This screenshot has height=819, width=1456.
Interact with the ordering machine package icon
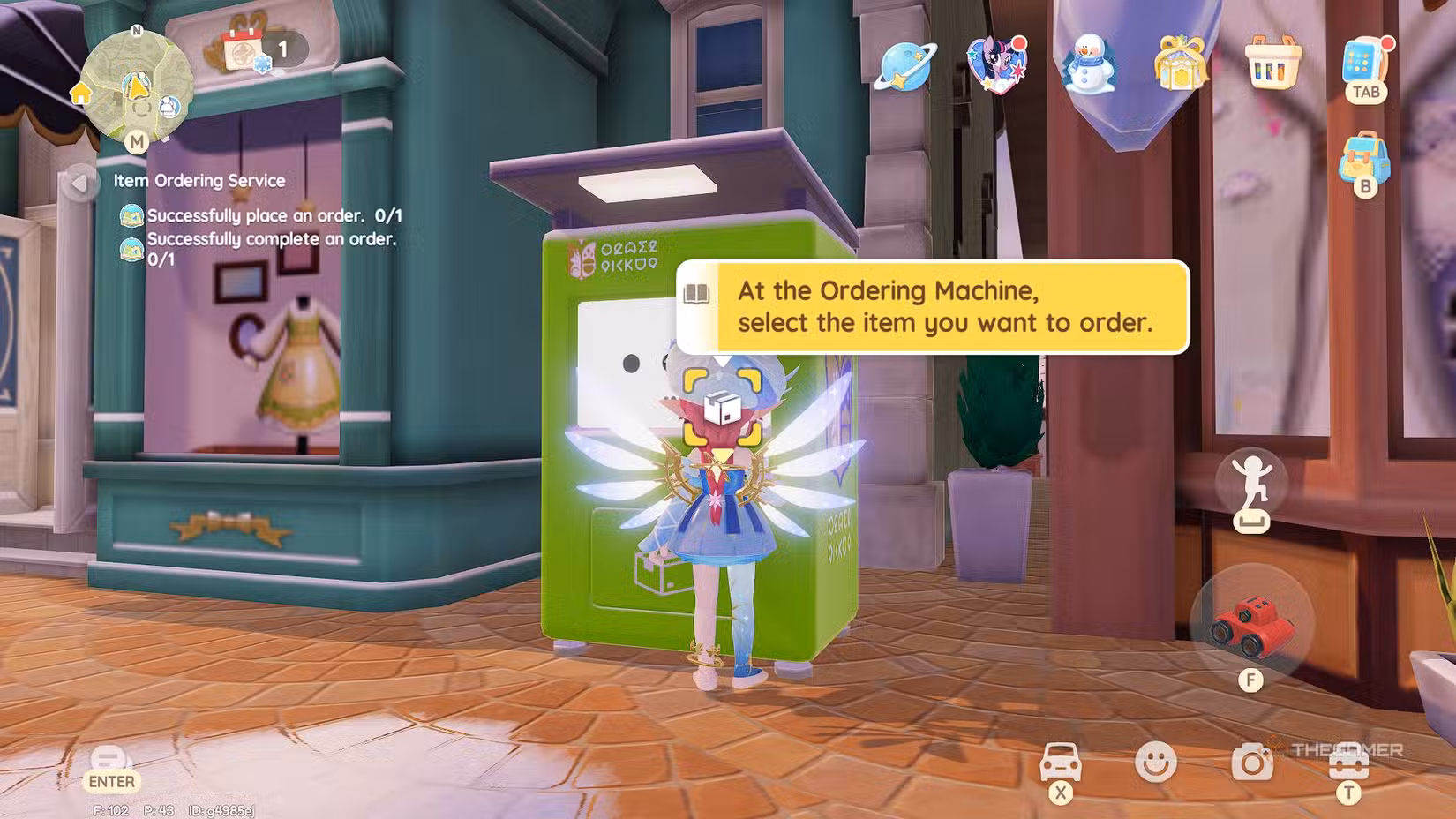point(722,407)
